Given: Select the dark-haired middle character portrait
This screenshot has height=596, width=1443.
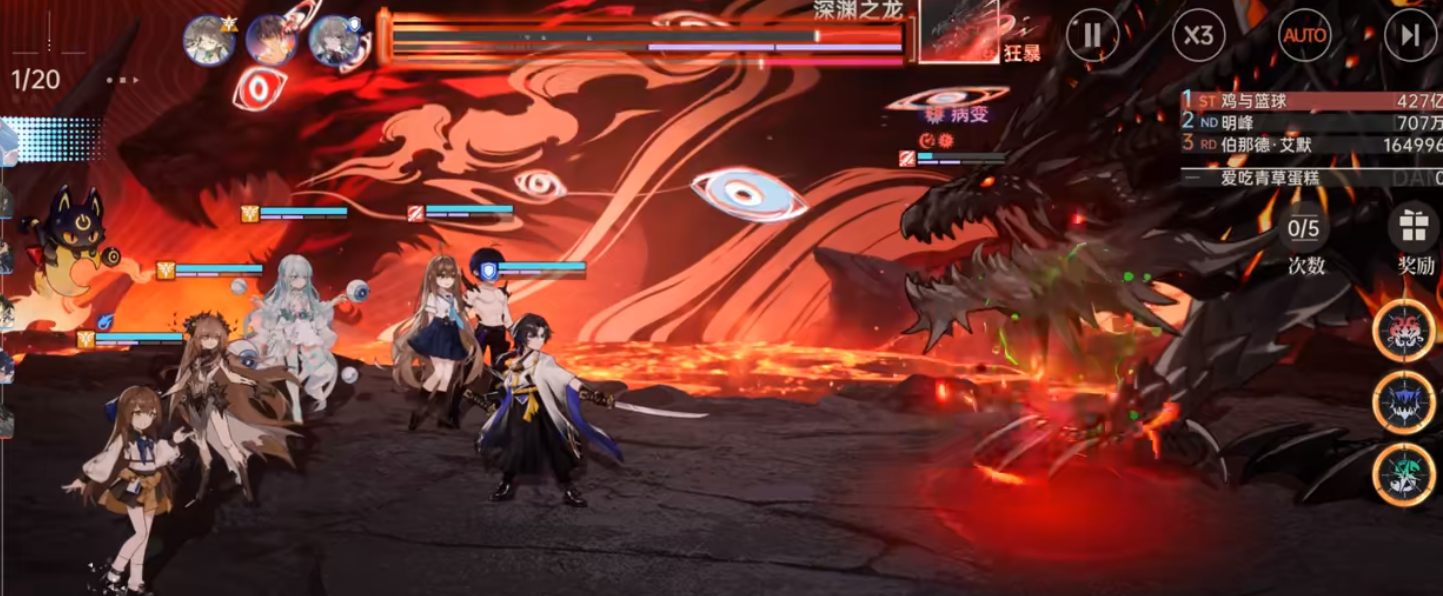Looking at the screenshot, I should tap(271, 41).
